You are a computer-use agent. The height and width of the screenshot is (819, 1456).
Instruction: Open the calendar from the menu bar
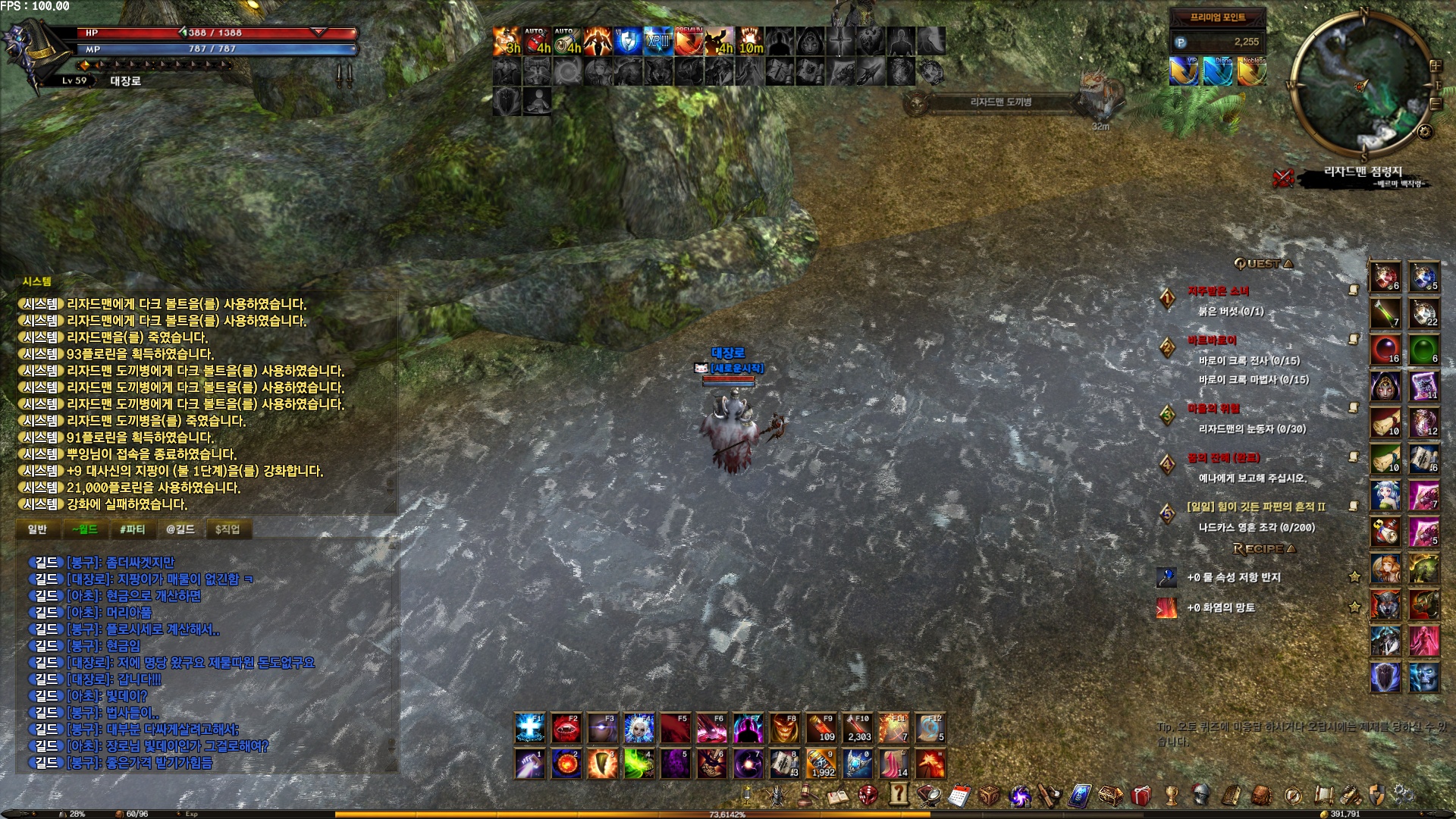click(959, 795)
